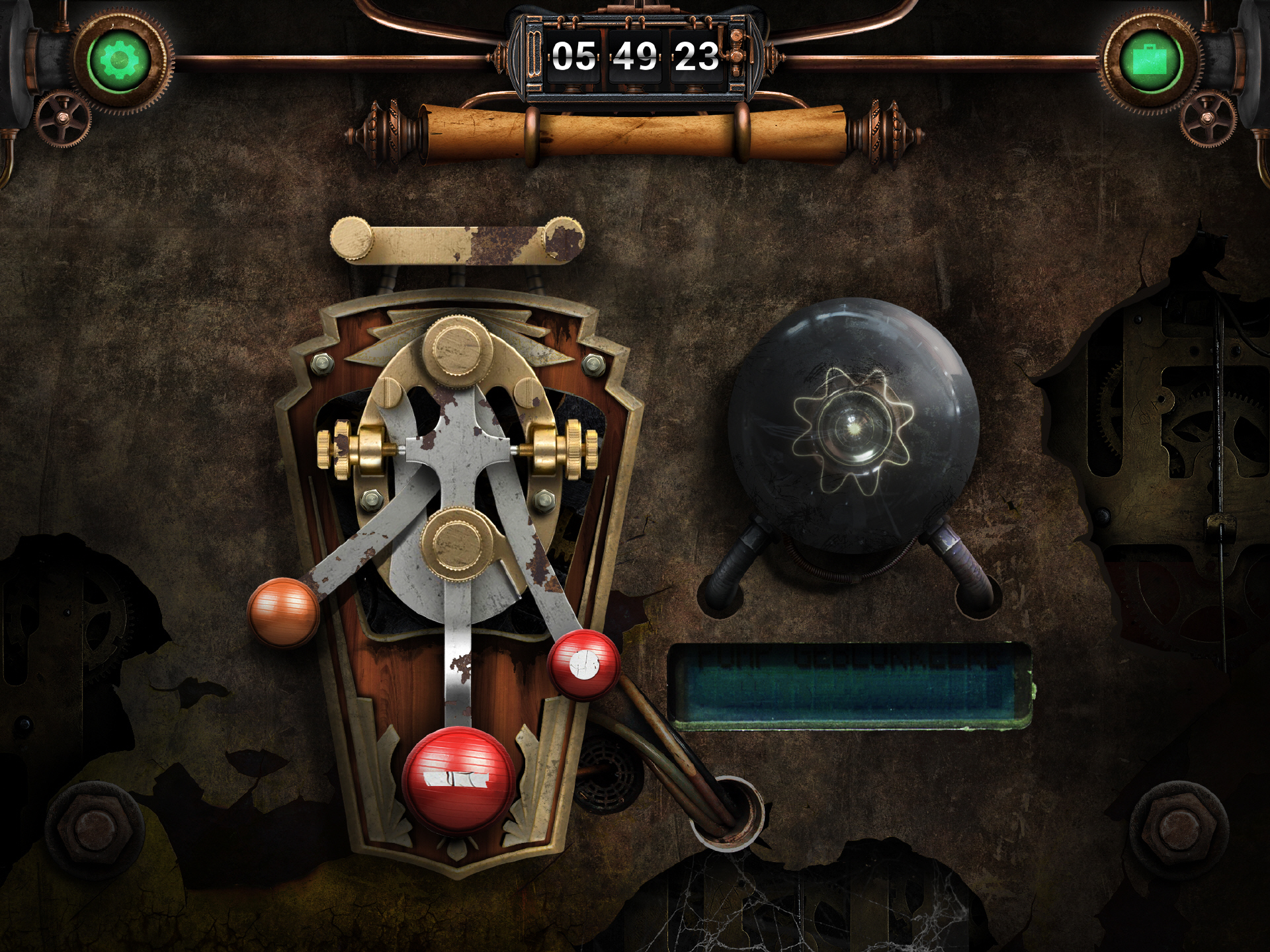This screenshot has height=952, width=1270.
Task: Tap the orange ball lever knob
Action: (x=283, y=612)
